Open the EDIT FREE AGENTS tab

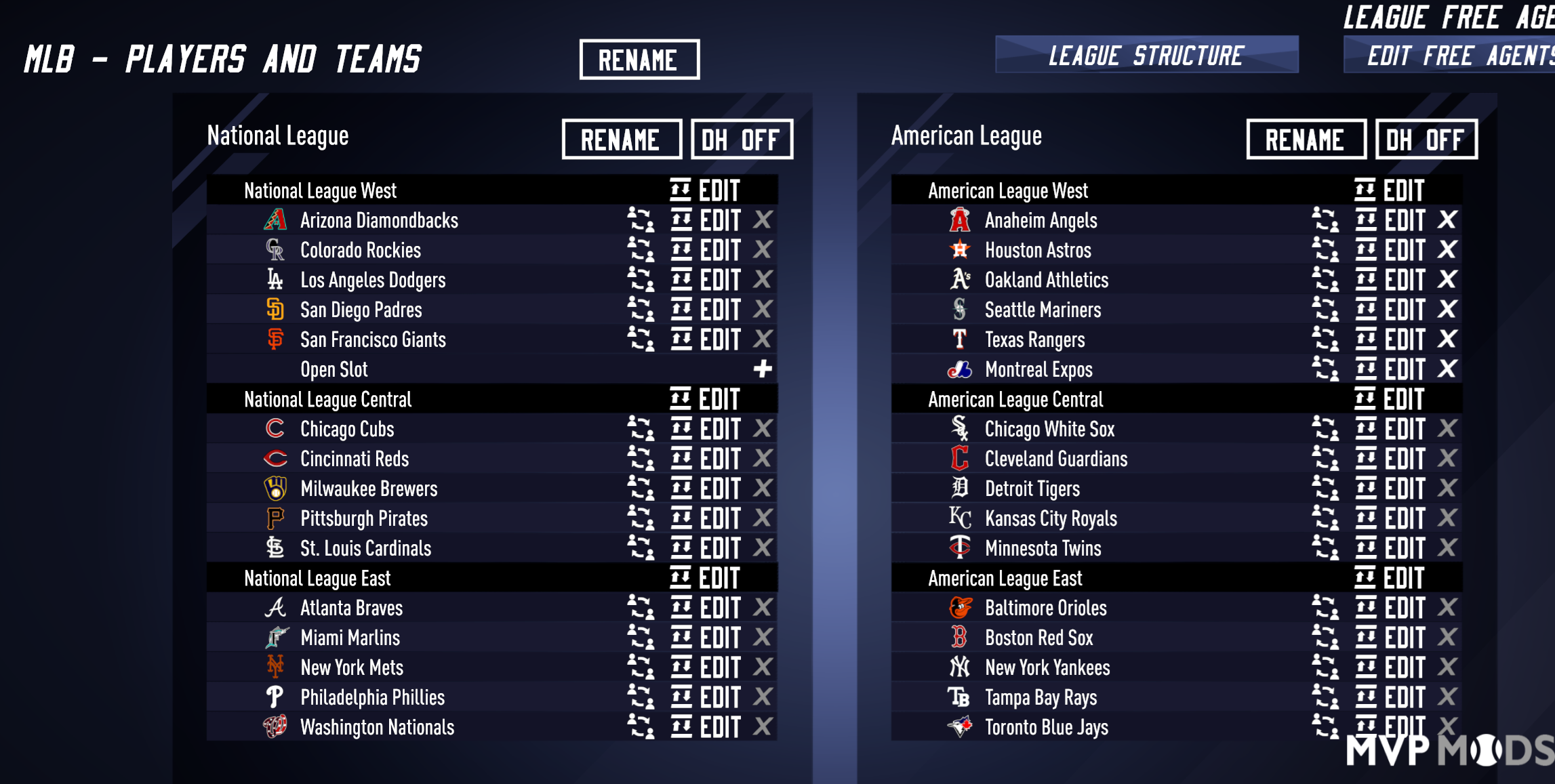click(x=1457, y=56)
